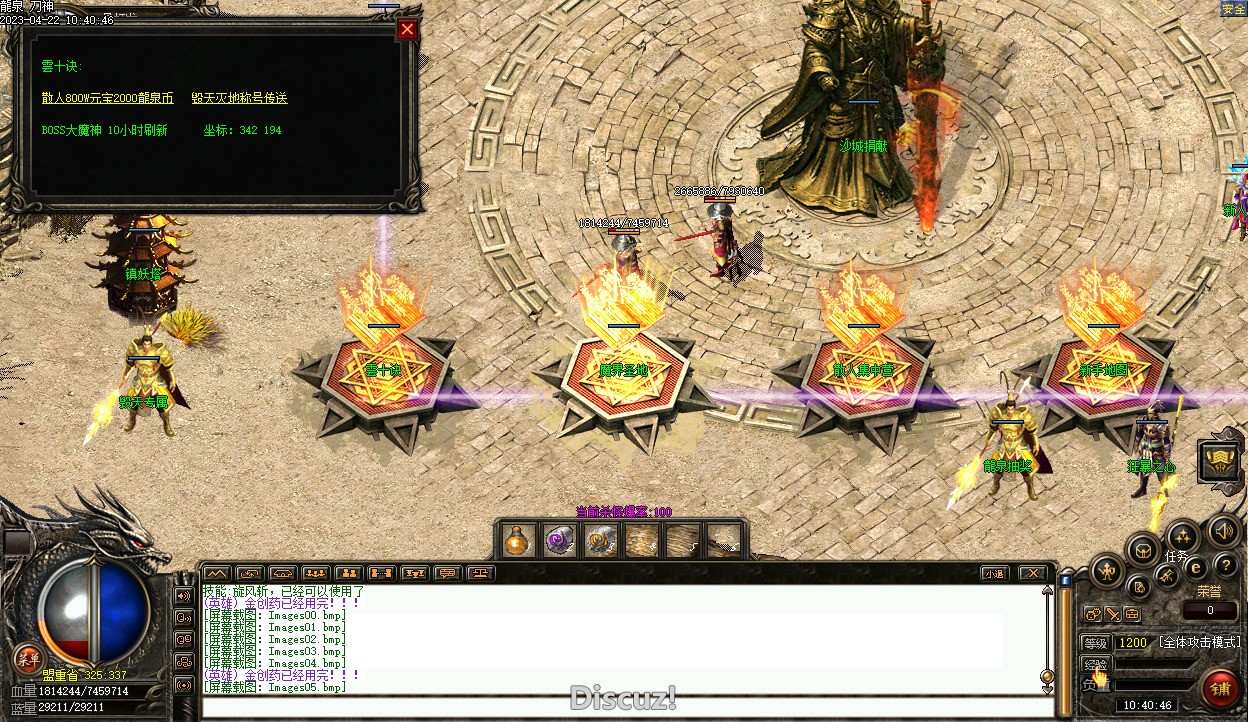Open the round red 铺 shop button
Viewport: 1248px width, 722px height.
[1220, 688]
